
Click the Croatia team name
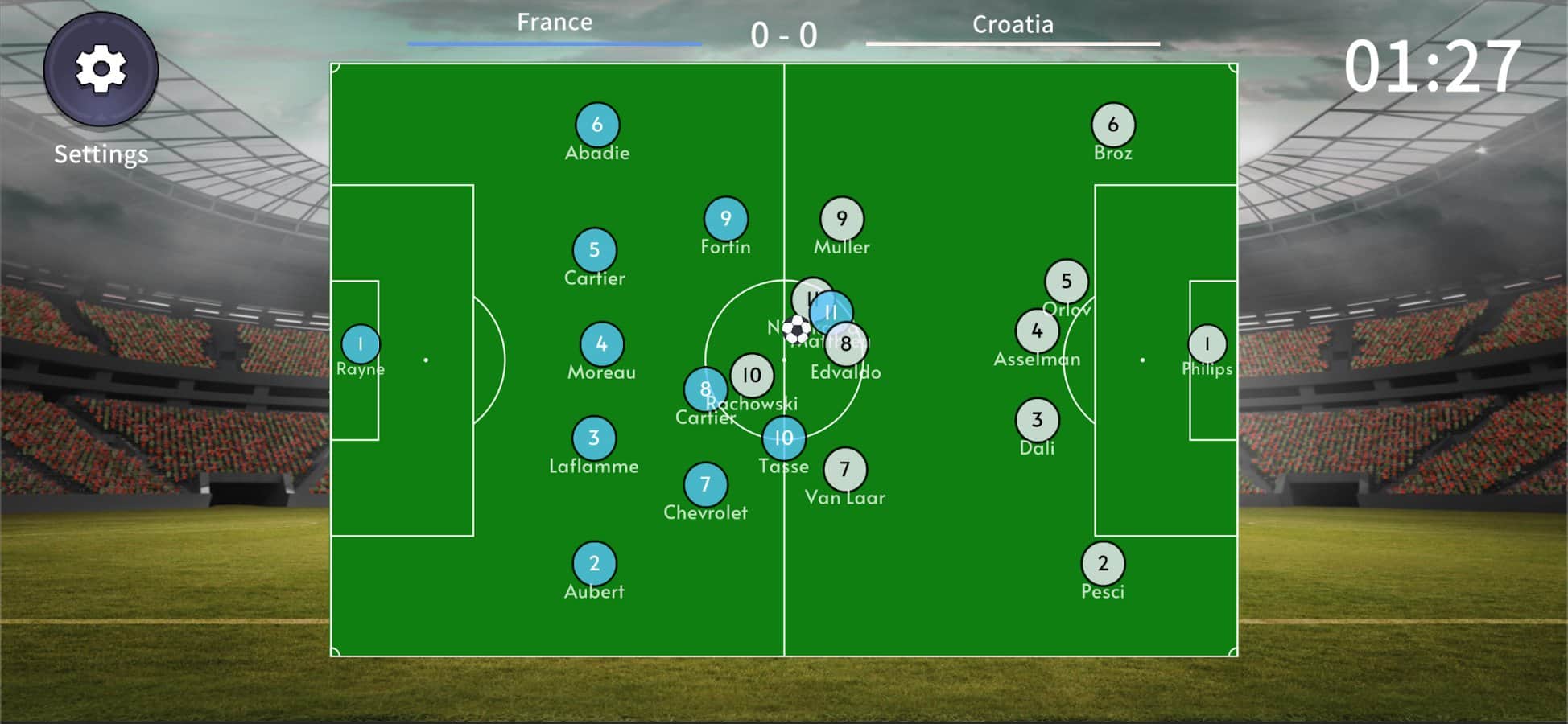[1012, 24]
